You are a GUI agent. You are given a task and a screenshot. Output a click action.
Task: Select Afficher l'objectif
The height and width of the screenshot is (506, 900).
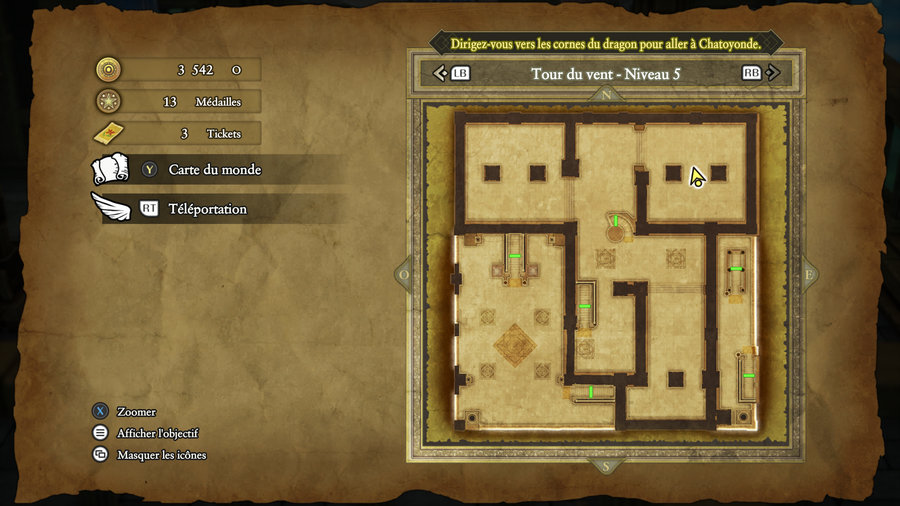(x=157, y=433)
